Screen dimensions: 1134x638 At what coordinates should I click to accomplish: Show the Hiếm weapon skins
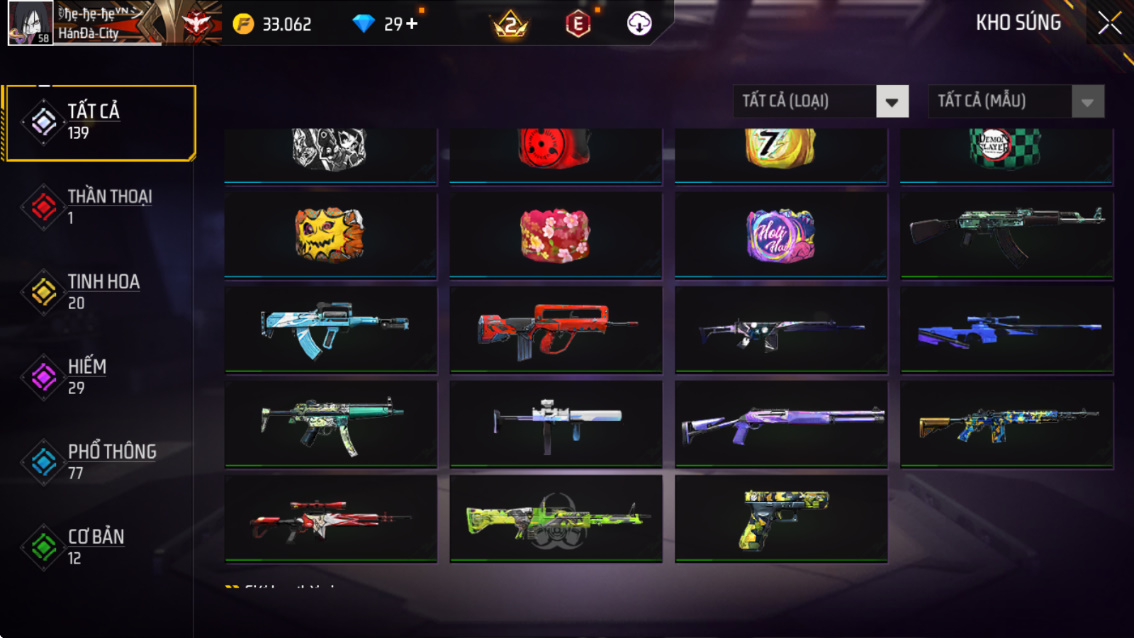(98, 377)
